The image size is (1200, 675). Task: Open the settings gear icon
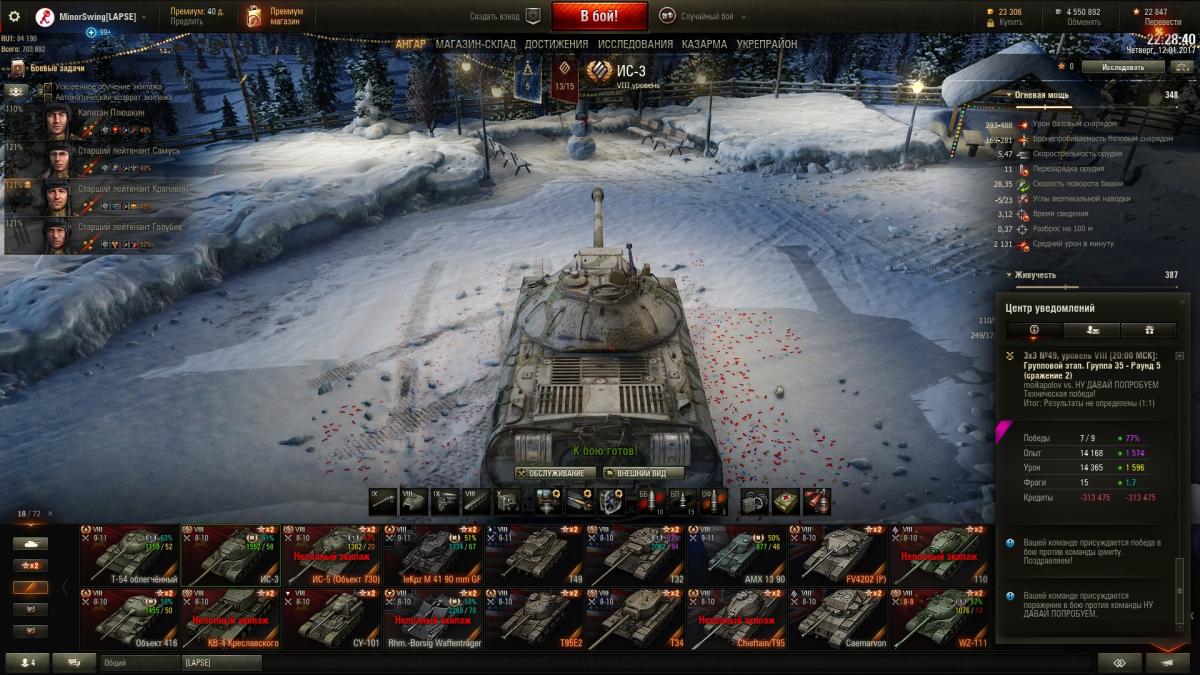pos(14,16)
